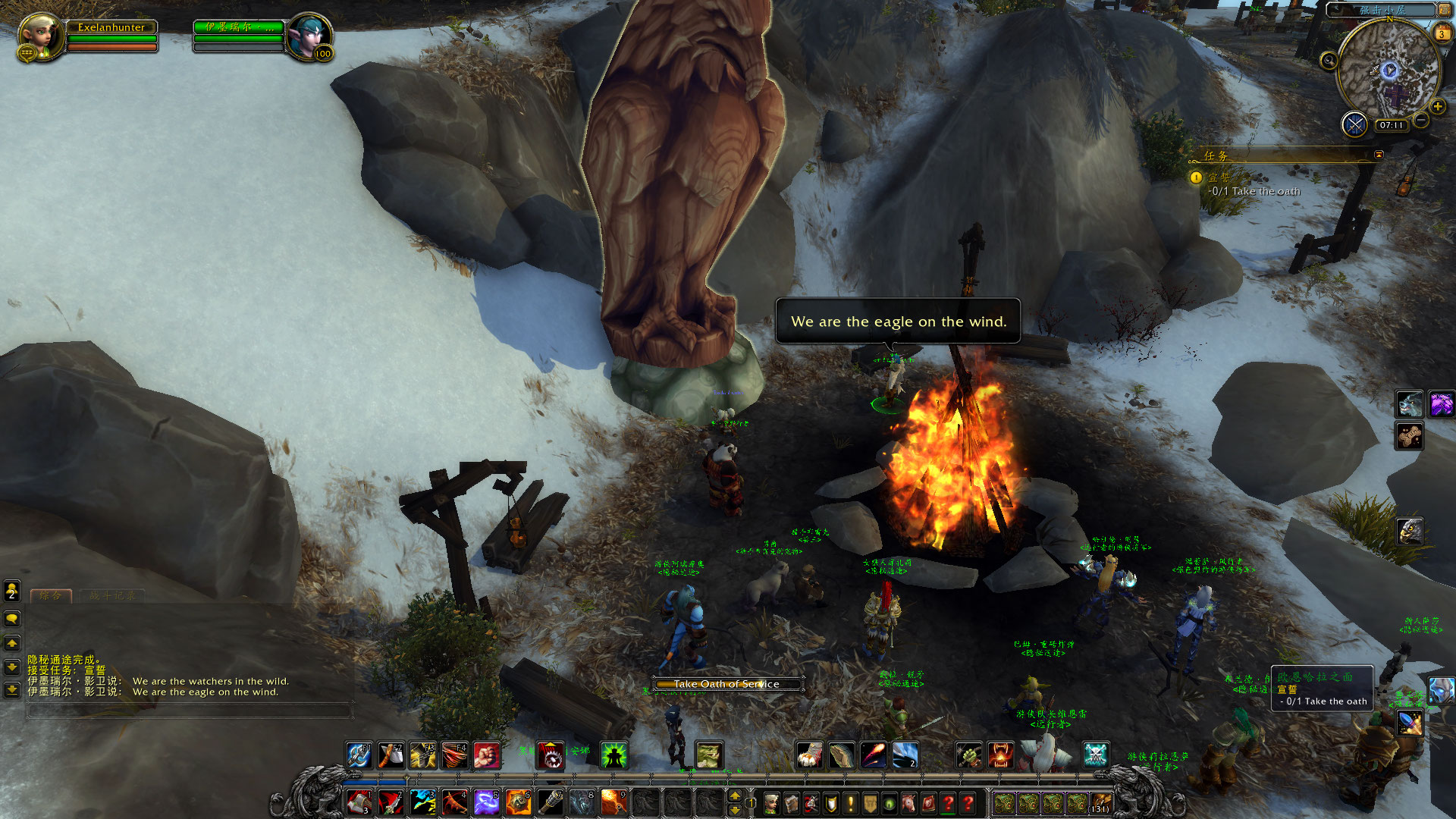The width and height of the screenshot is (1456, 819).
Task: Zoom in the minimap with plus button
Action: click(1437, 107)
